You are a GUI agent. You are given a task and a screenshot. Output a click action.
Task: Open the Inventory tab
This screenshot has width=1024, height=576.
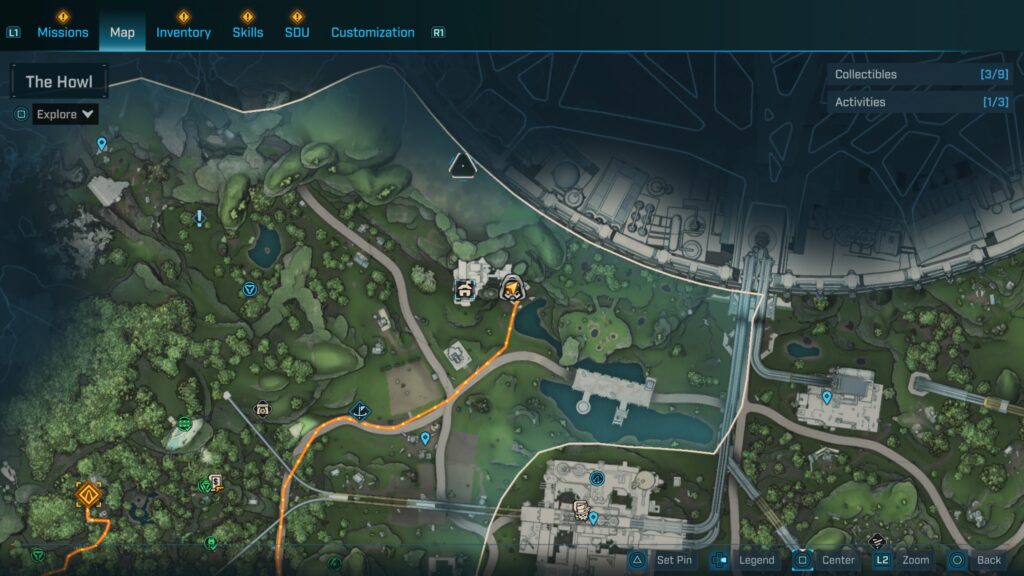(183, 32)
